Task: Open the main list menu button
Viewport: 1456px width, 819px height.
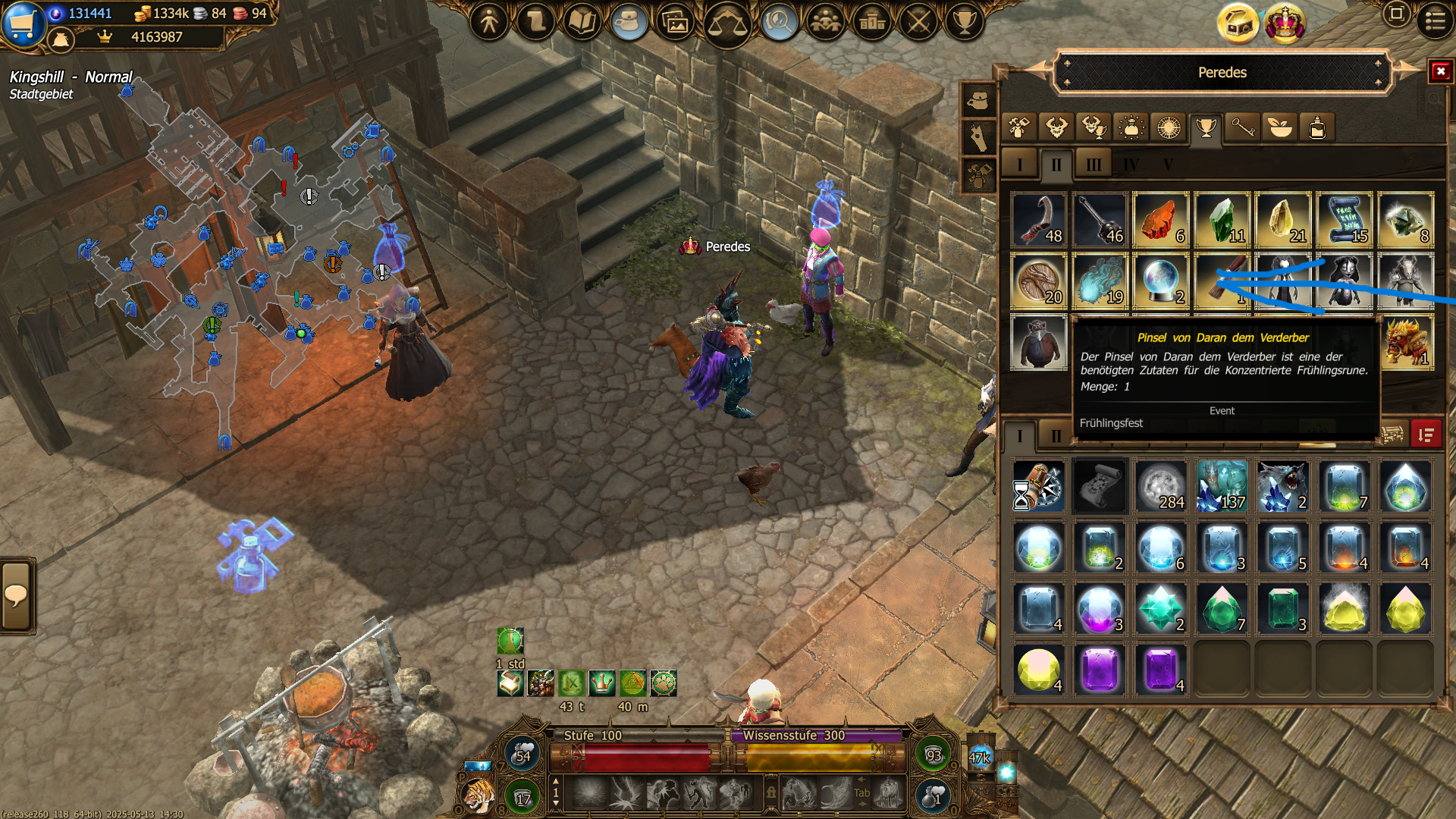Action: (x=1435, y=20)
